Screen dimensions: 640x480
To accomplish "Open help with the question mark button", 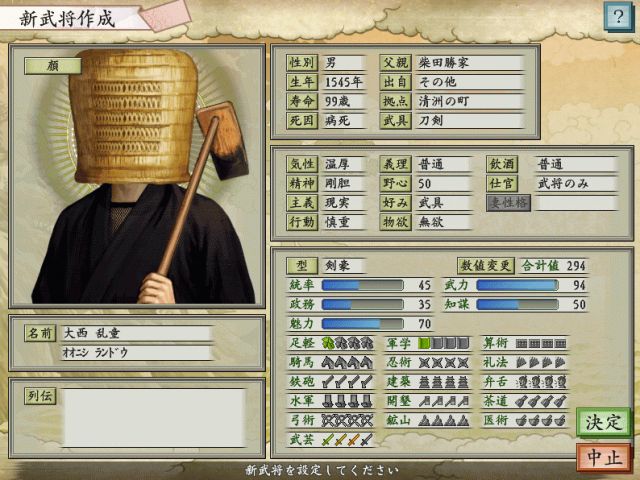I will [x=615, y=15].
